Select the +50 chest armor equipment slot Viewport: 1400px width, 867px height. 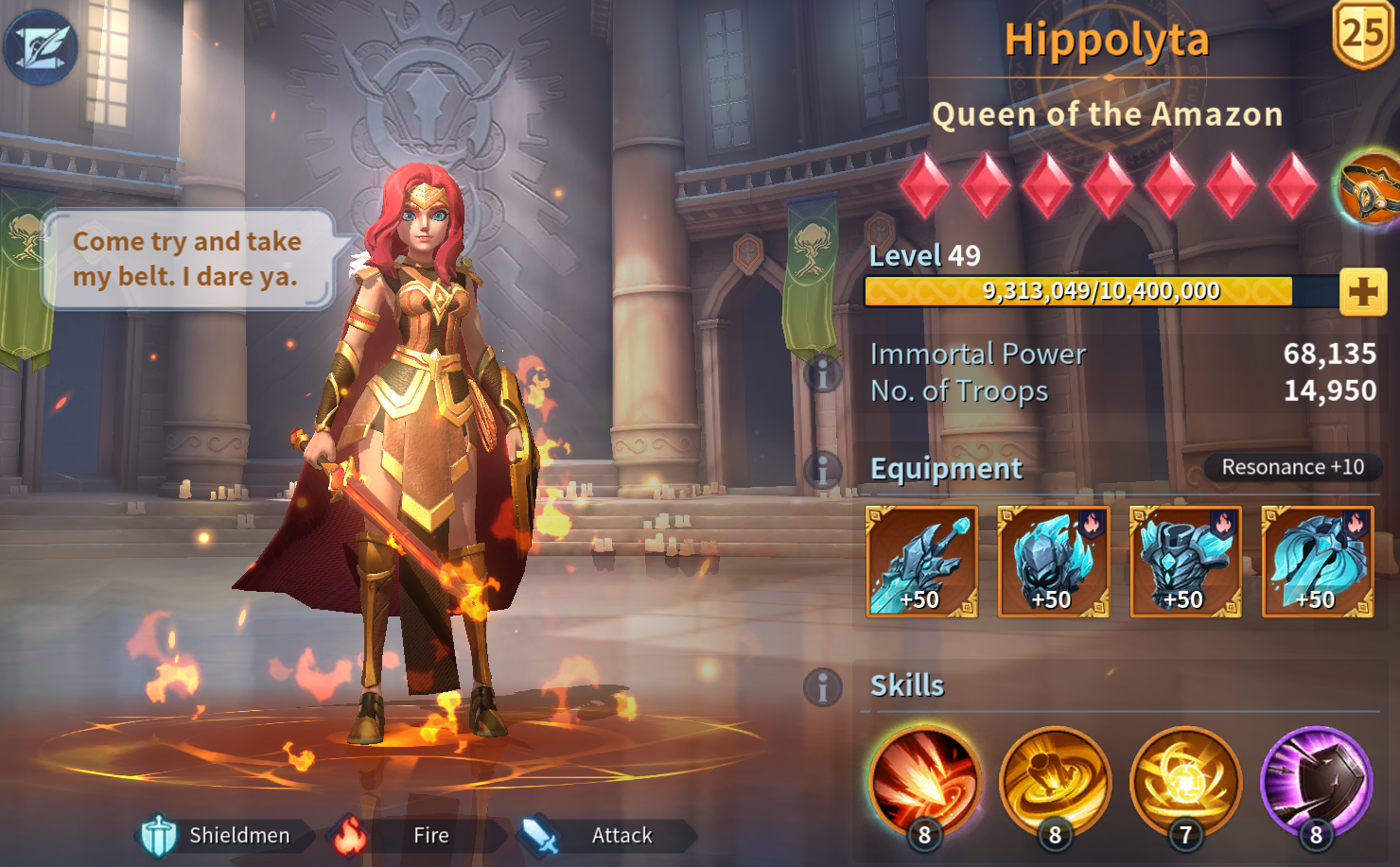coord(1185,562)
